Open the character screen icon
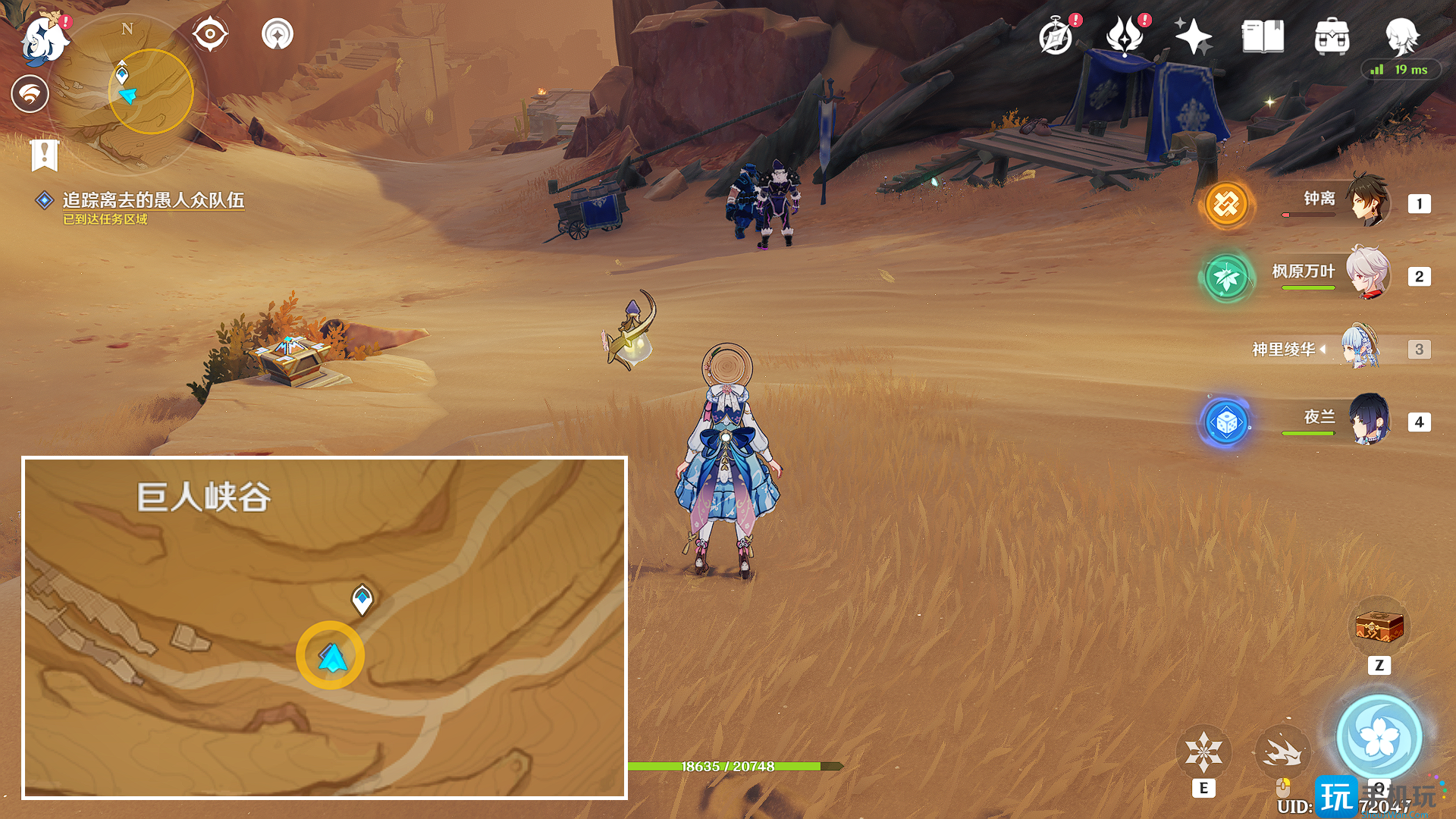This screenshot has width=1456, height=819. click(1401, 36)
